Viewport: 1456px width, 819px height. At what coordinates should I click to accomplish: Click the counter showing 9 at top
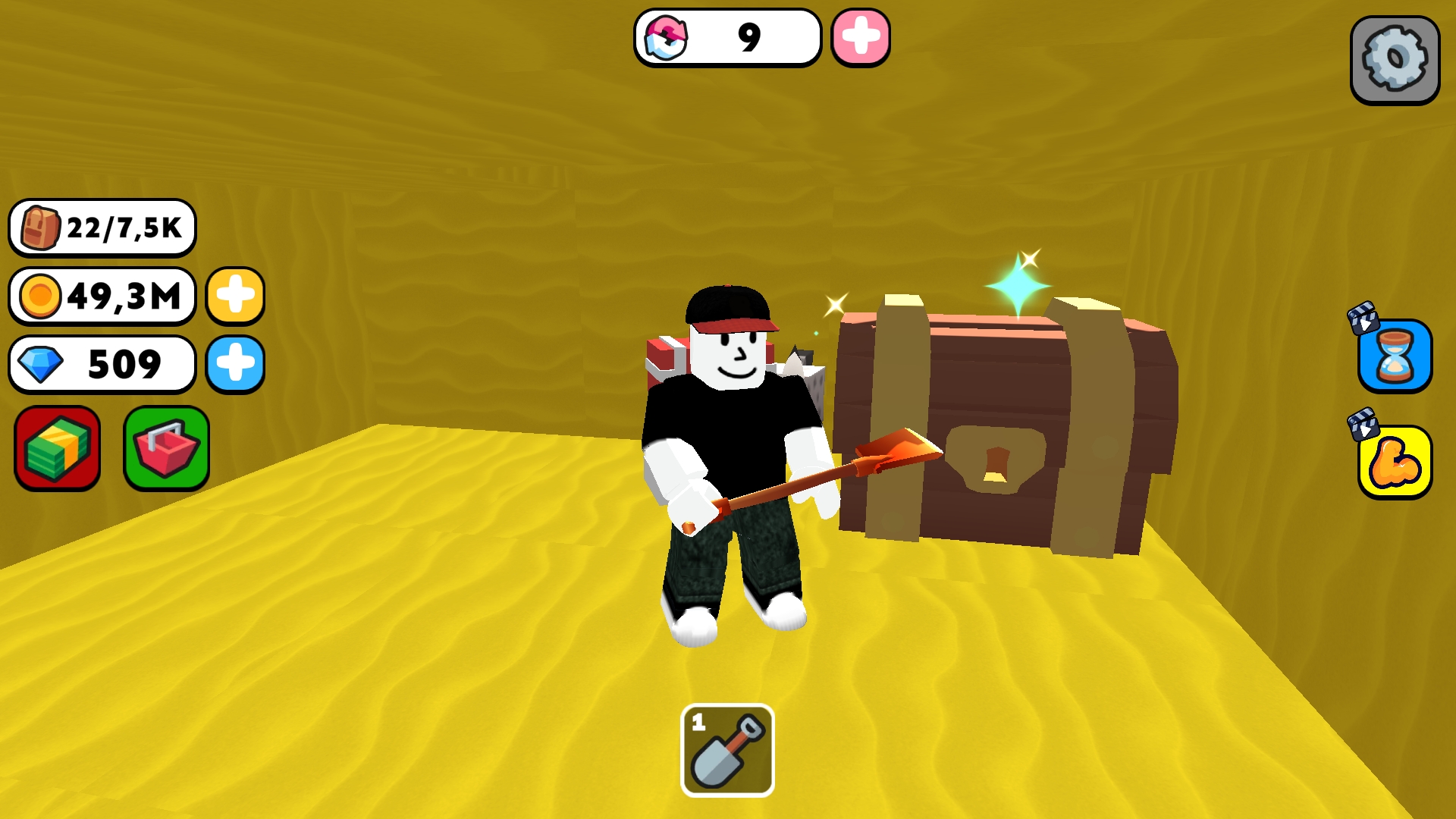[728, 39]
